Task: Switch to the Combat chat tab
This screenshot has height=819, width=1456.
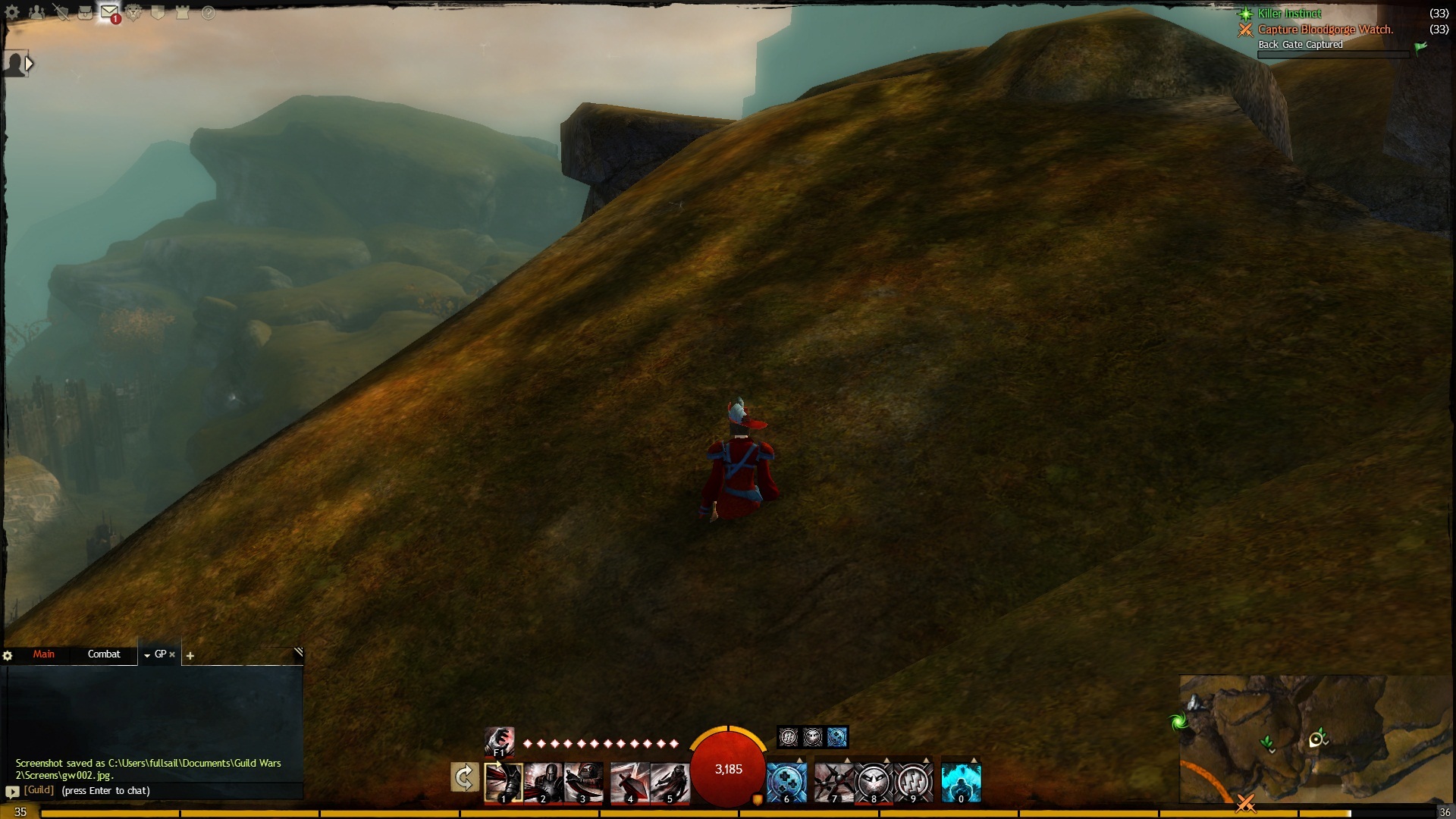Action: pos(104,654)
